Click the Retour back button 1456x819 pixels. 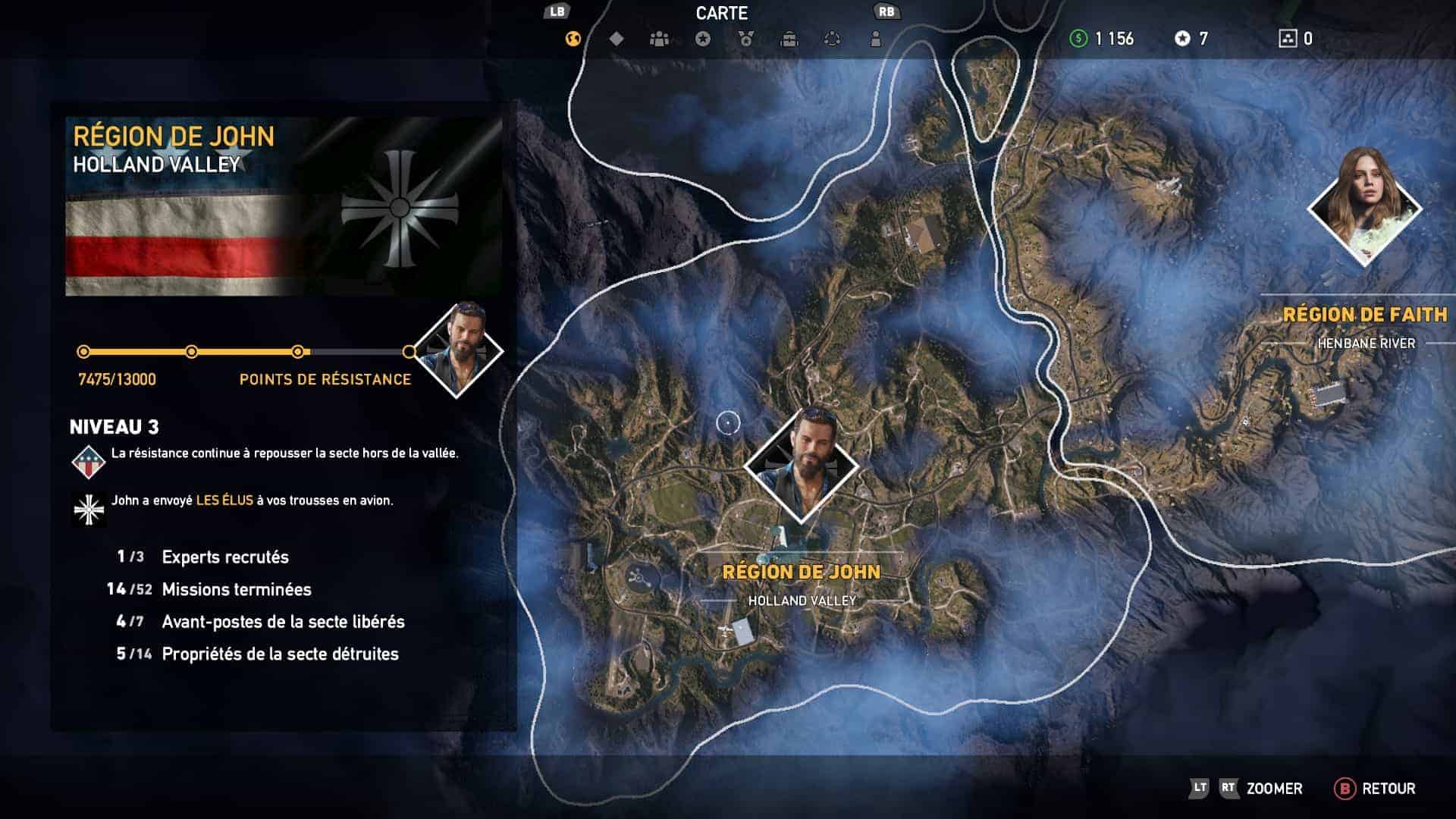(1374, 789)
